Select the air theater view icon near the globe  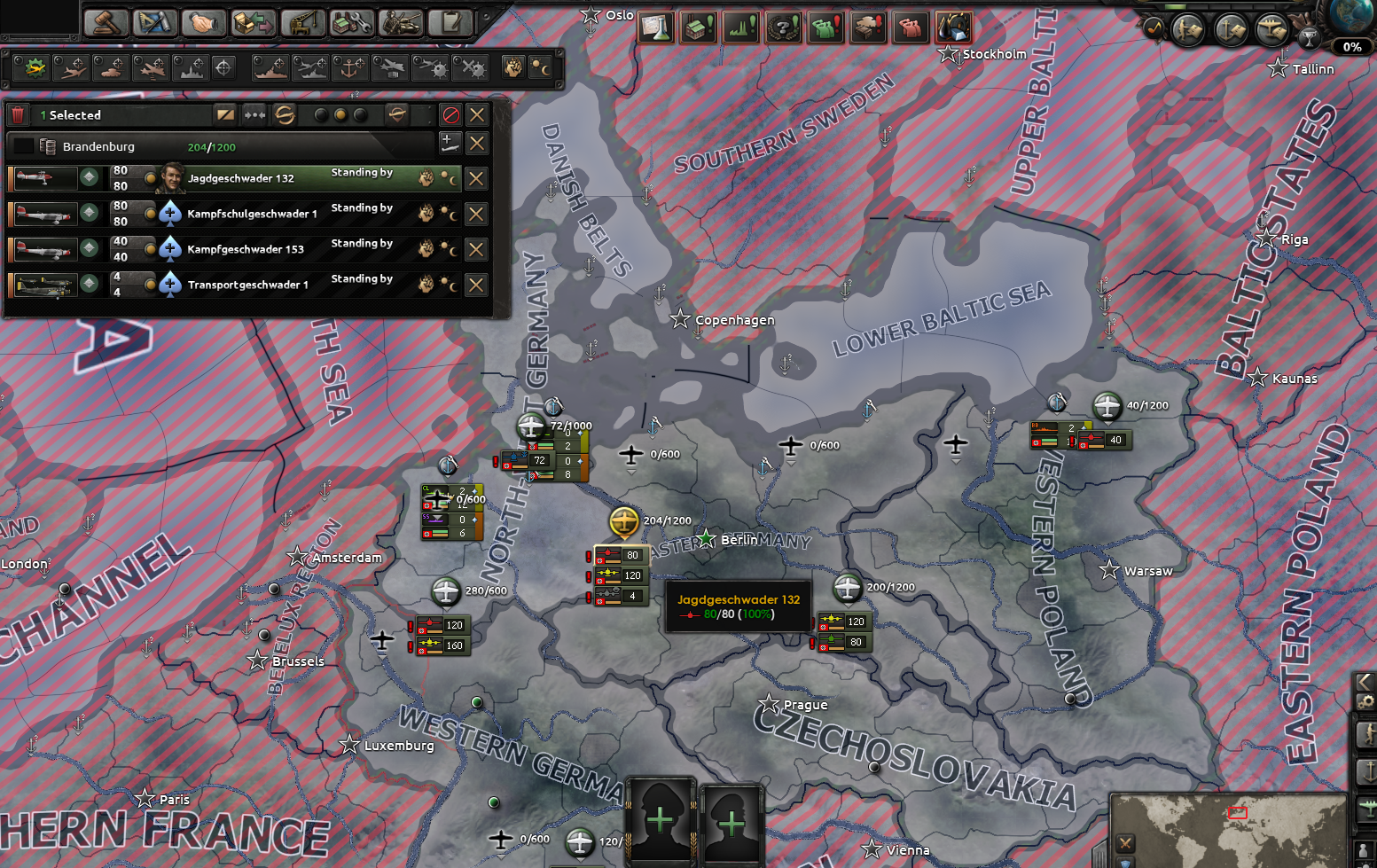coord(1272,29)
